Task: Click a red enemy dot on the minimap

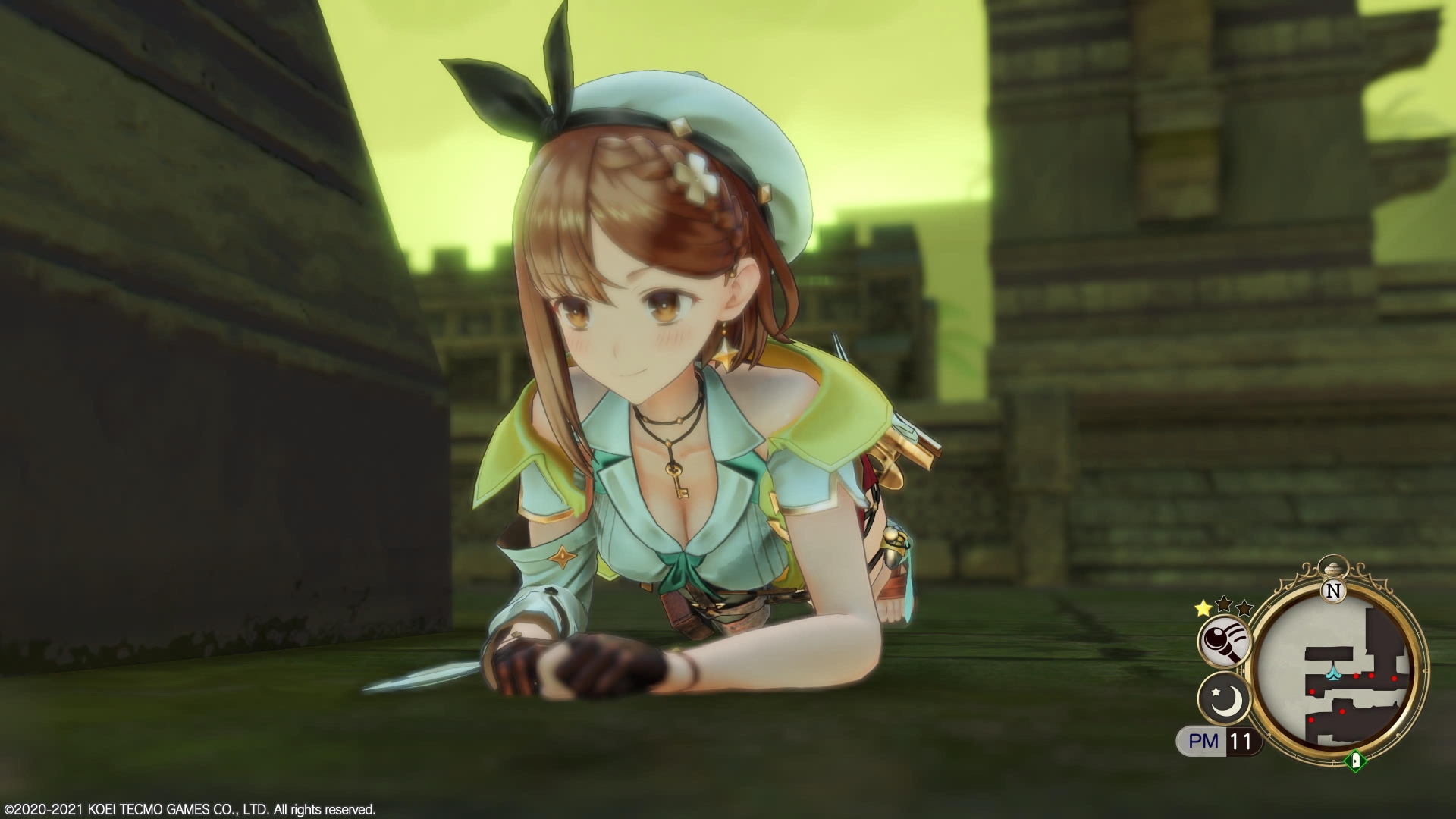Action: pyautogui.click(x=1356, y=675)
